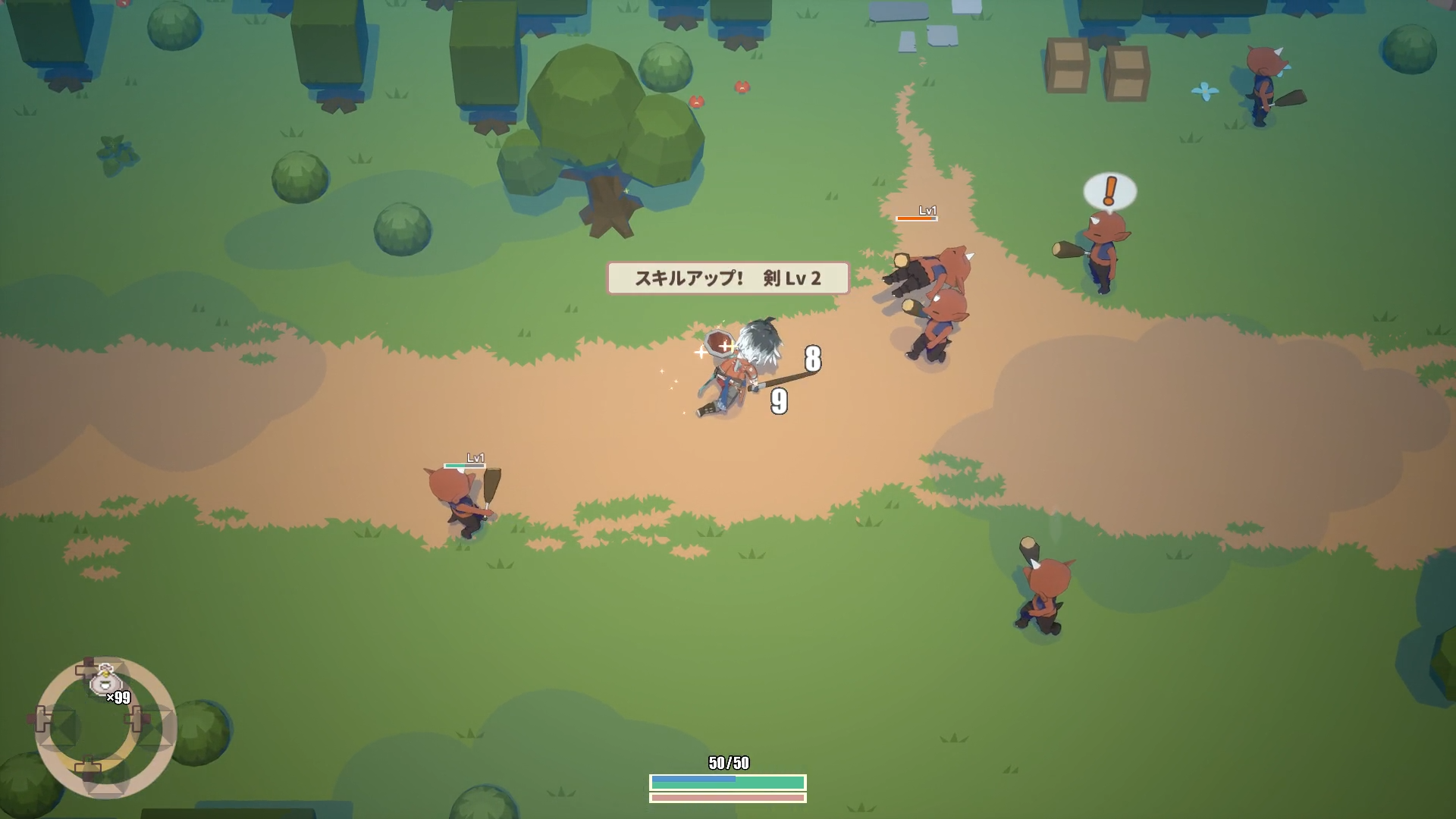
Task: Select the left slot of the item wheel
Action: point(43,719)
